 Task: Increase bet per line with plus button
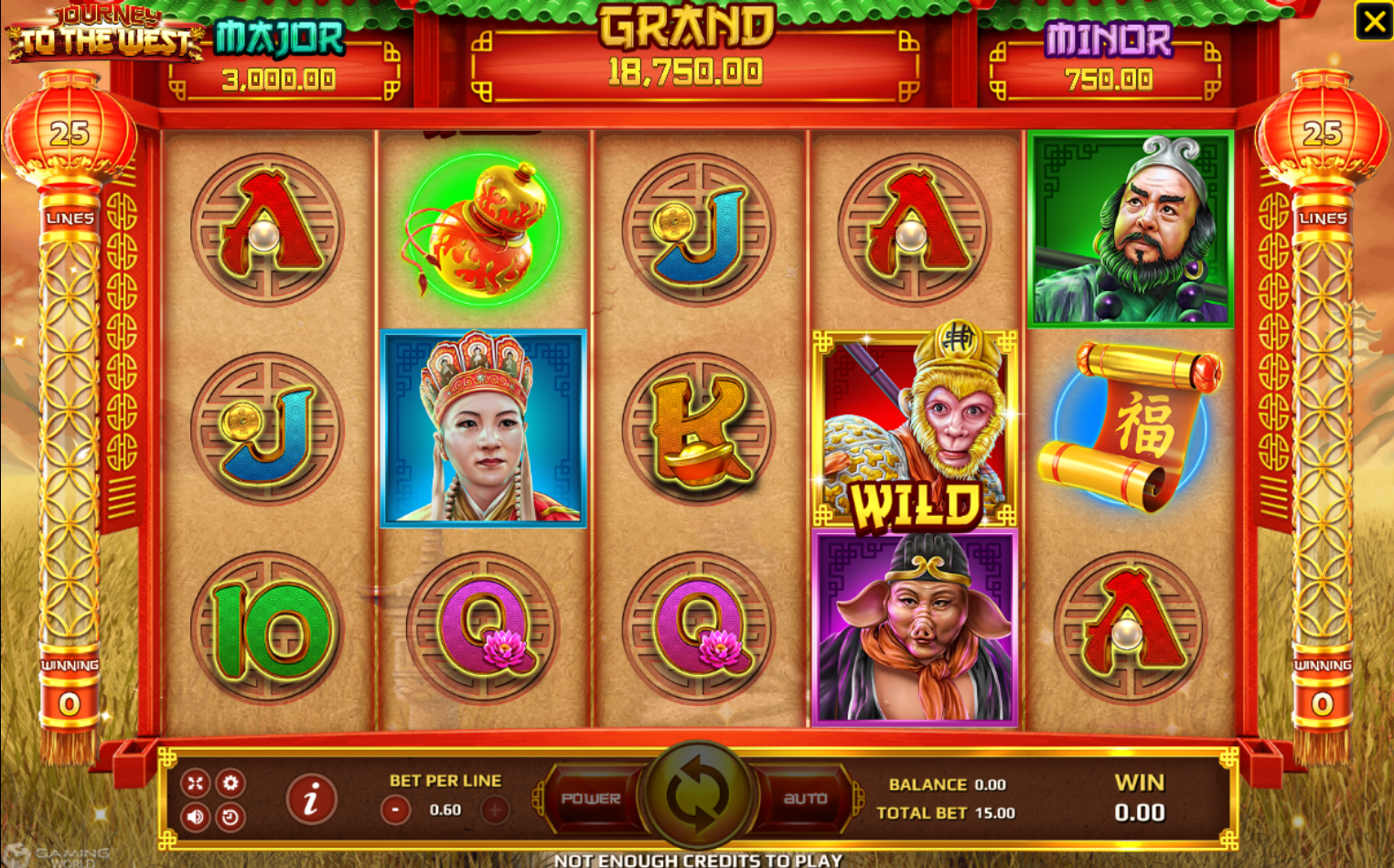(495, 809)
